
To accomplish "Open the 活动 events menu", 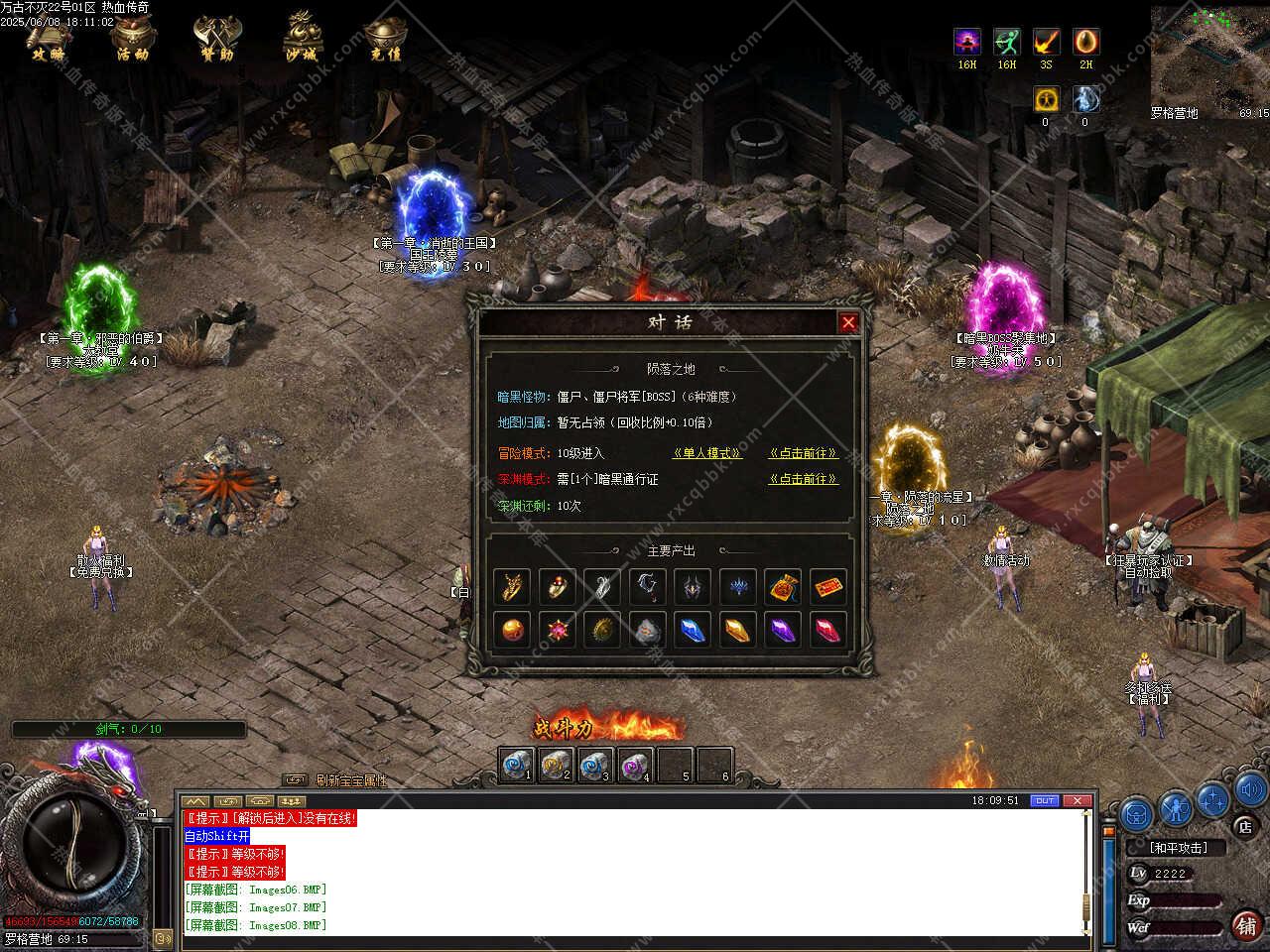I will pyautogui.click(x=132, y=38).
